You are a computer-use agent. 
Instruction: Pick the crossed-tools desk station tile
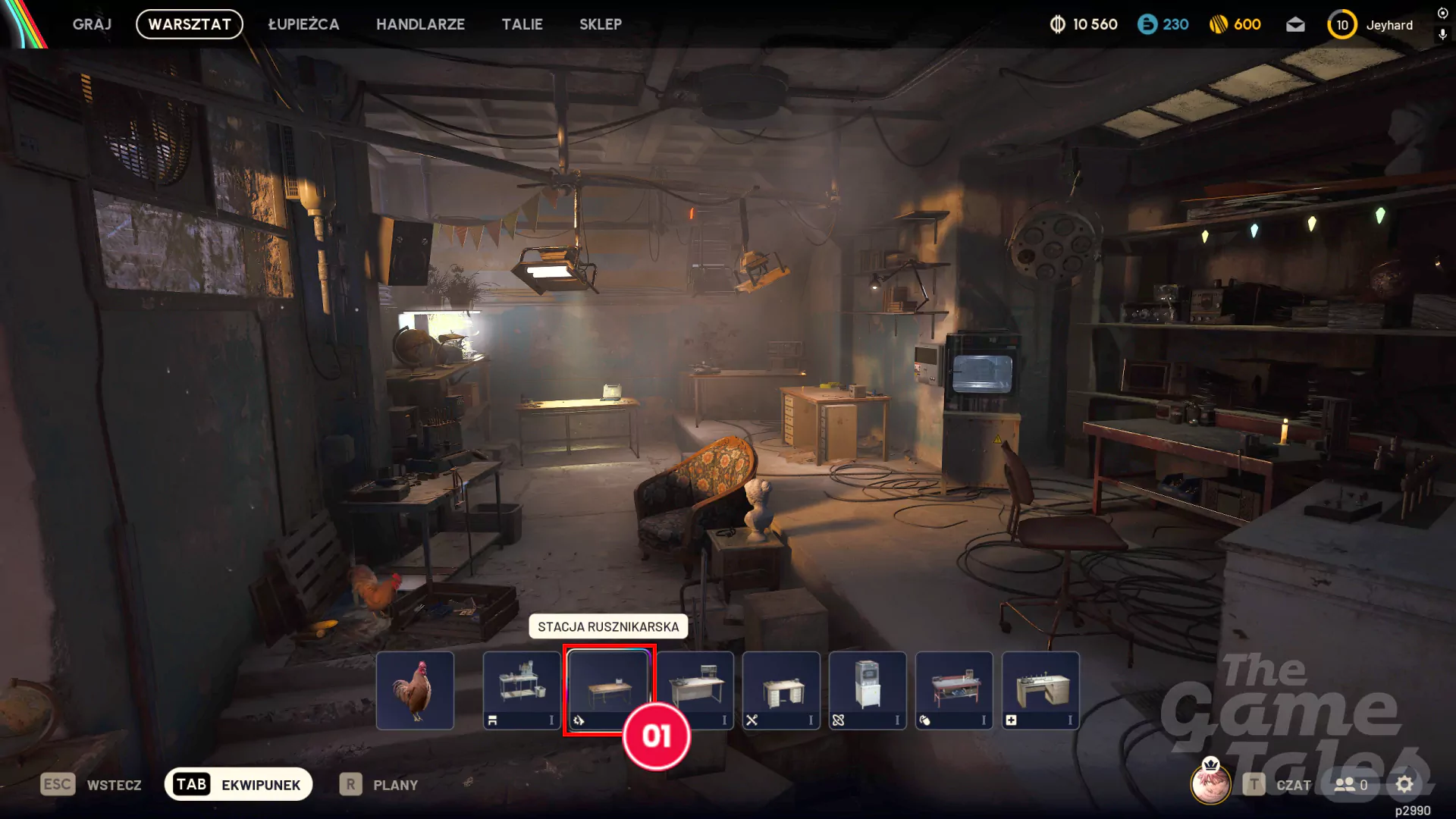click(781, 690)
